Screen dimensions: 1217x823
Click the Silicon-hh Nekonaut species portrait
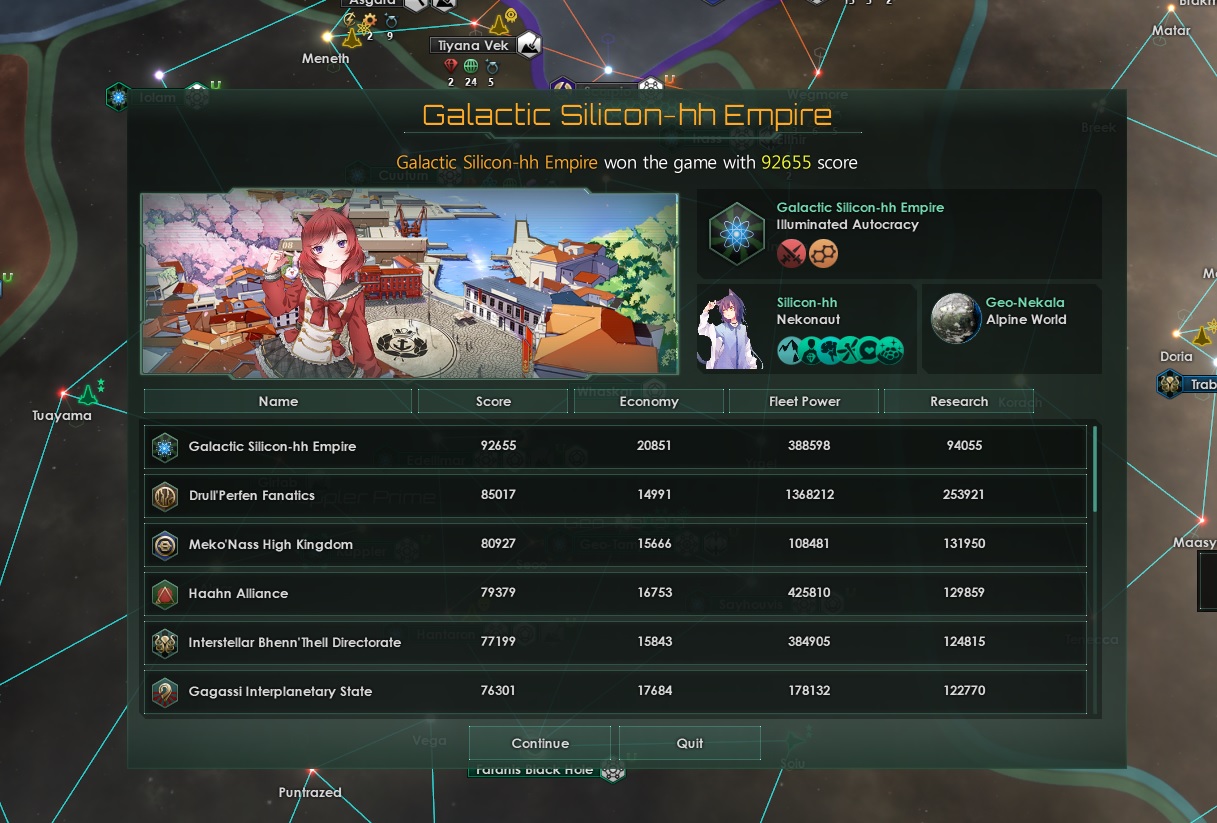pyautogui.click(x=732, y=329)
